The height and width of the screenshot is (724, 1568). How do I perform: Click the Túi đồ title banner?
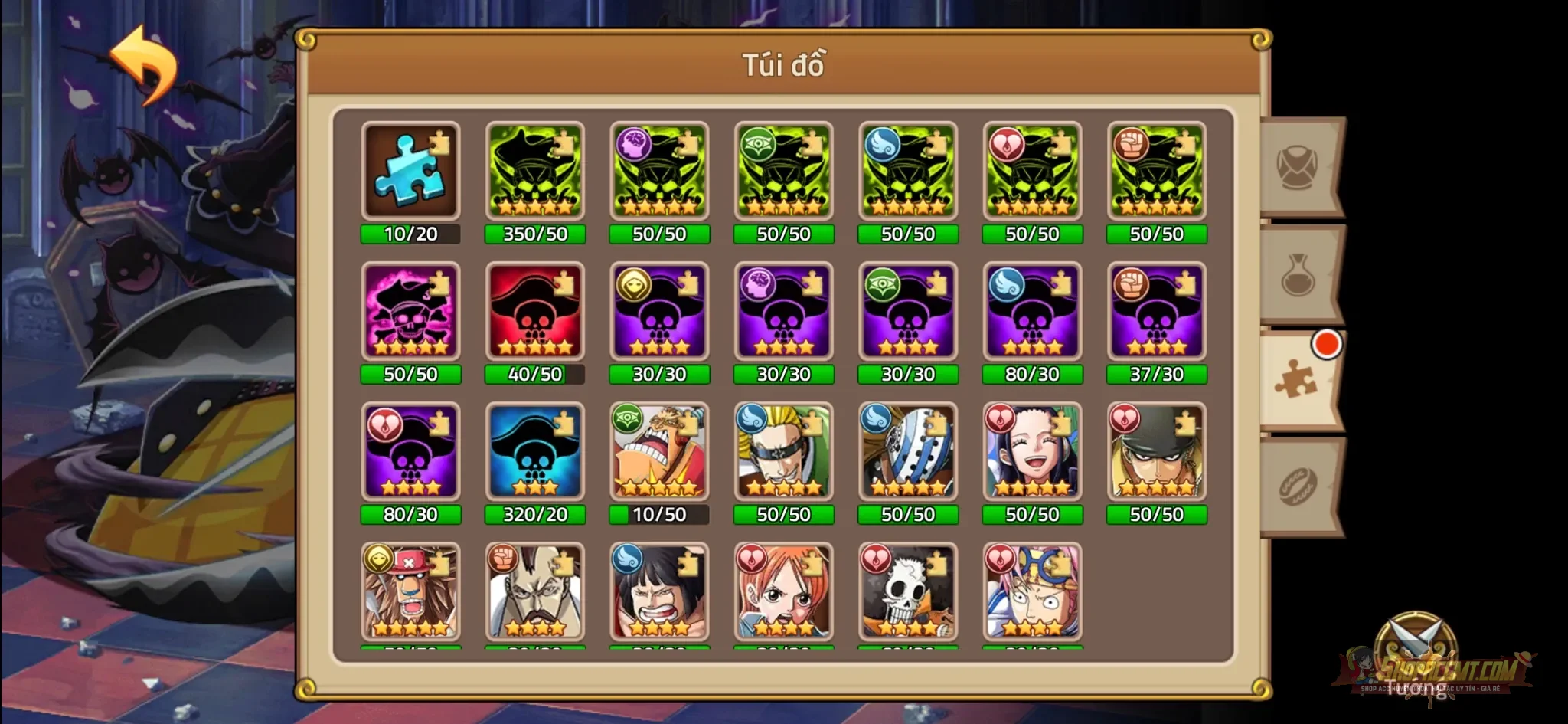tap(783, 67)
